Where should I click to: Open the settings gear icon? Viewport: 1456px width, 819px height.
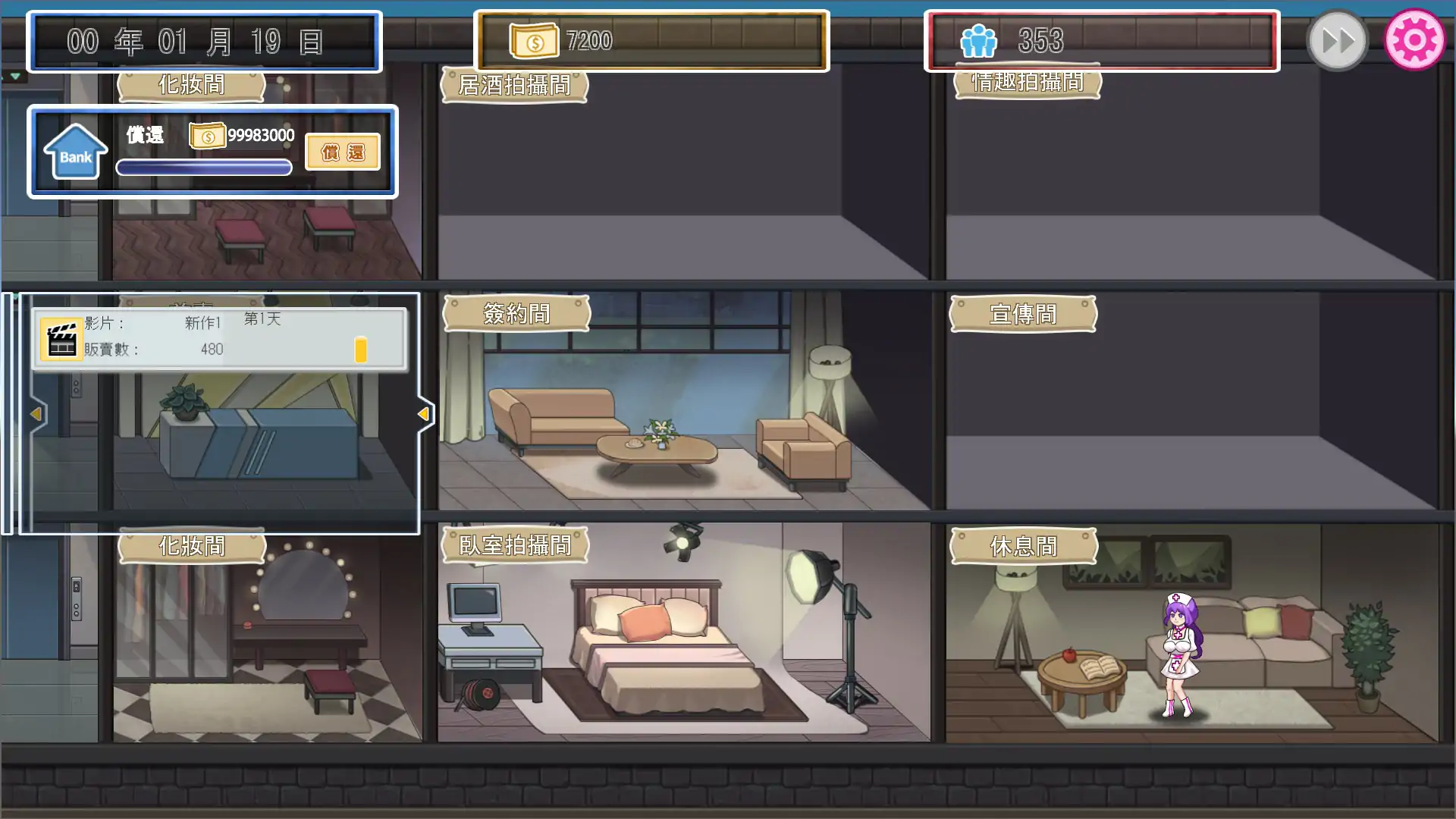pos(1414,39)
